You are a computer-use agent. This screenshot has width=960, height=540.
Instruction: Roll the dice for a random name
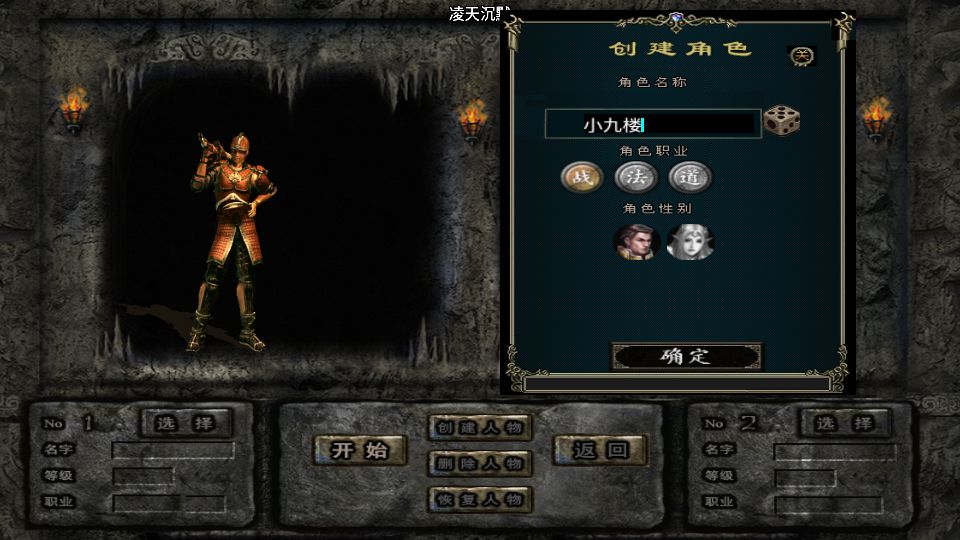(781, 122)
